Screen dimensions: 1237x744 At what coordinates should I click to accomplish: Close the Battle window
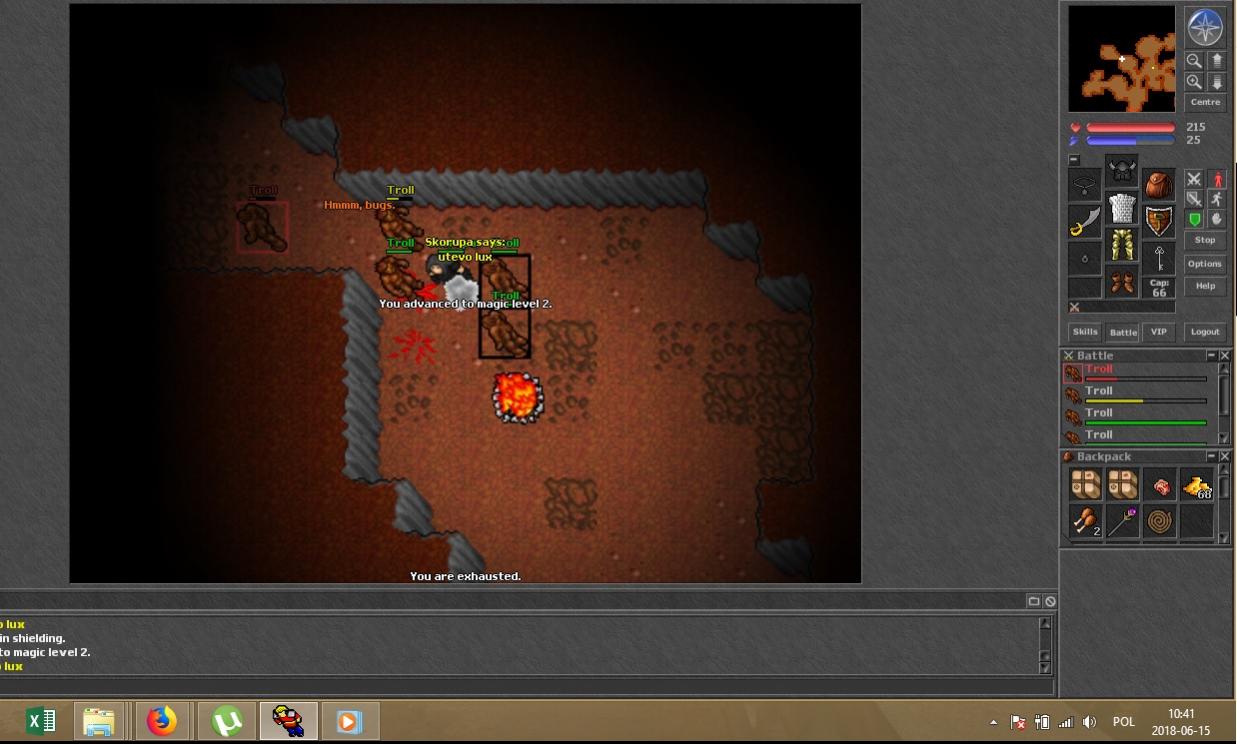click(1225, 356)
